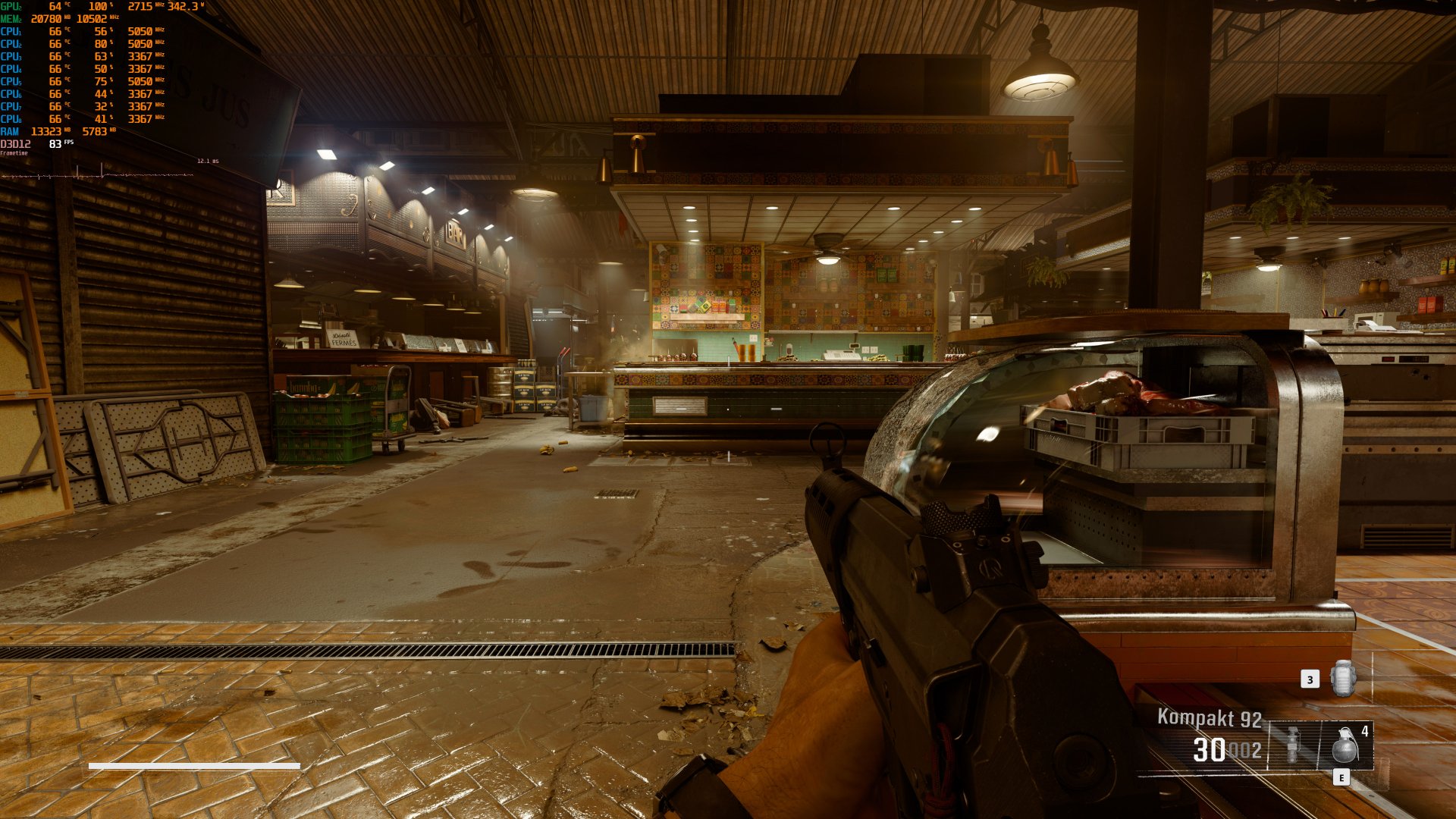The width and height of the screenshot is (1456, 819).
Task: Click the GPU temperature readout in the overlay
Action: click(56, 6)
